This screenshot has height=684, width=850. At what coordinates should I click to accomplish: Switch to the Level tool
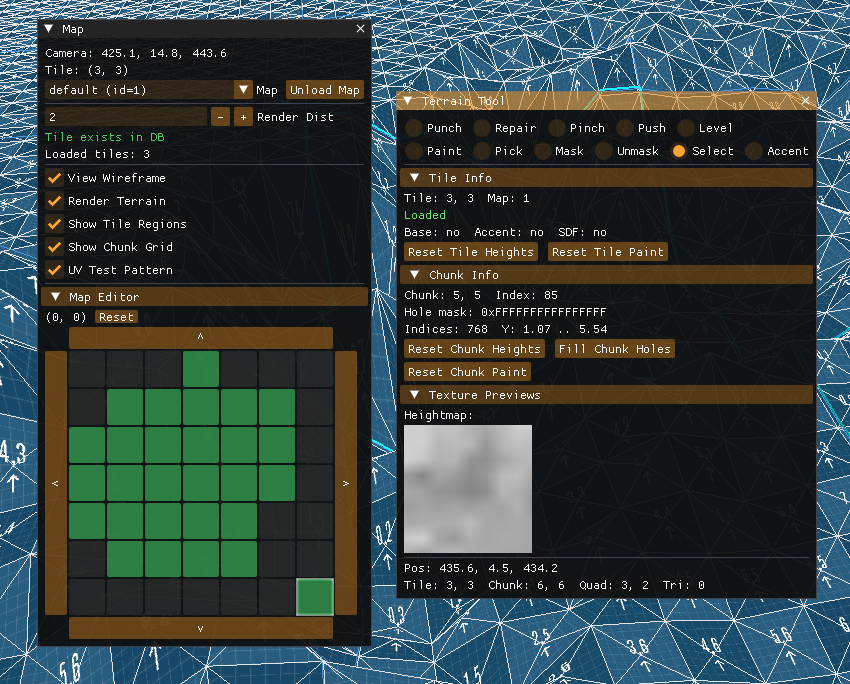point(686,128)
